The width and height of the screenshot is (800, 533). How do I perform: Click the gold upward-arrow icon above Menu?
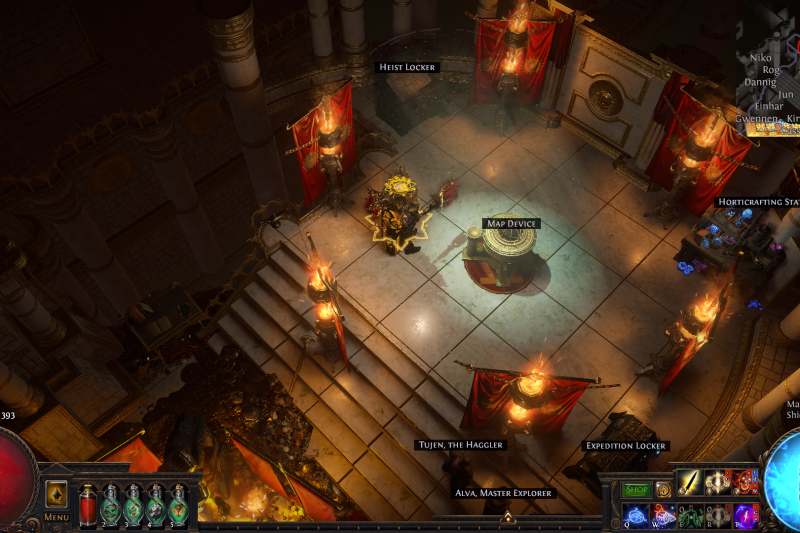[56, 494]
